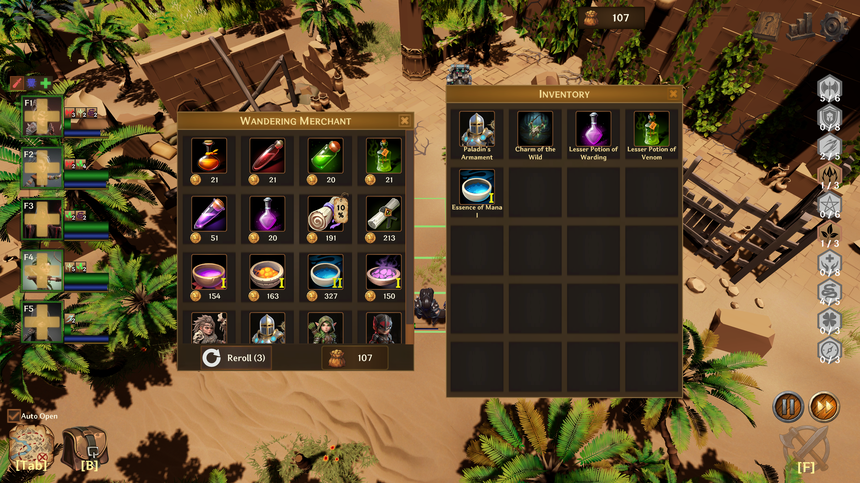This screenshot has width=860, height=483.
Task: Open the treasure map
Action: [x=30, y=446]
